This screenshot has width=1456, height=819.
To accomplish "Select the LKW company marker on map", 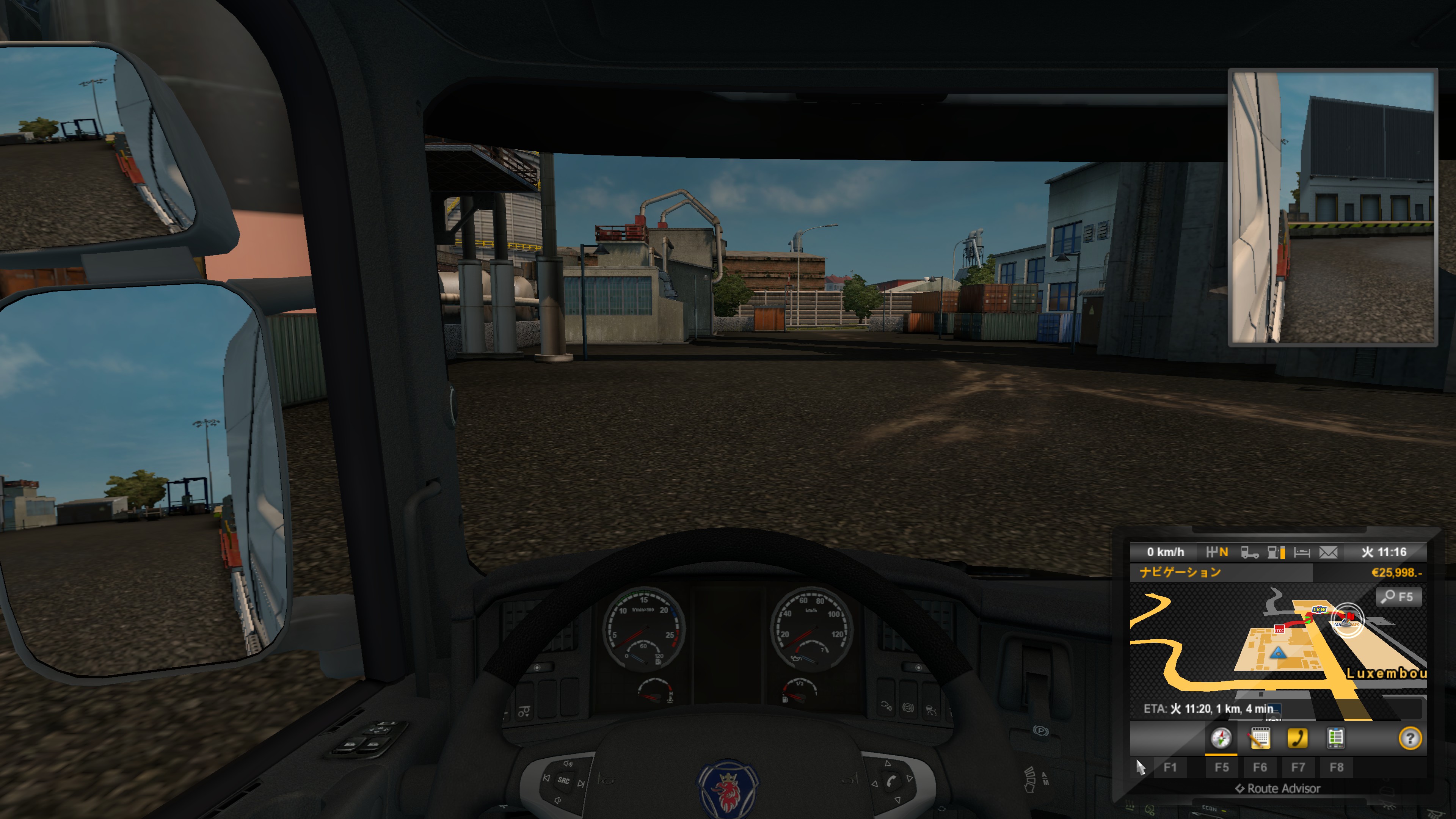I will (1319, 610).
